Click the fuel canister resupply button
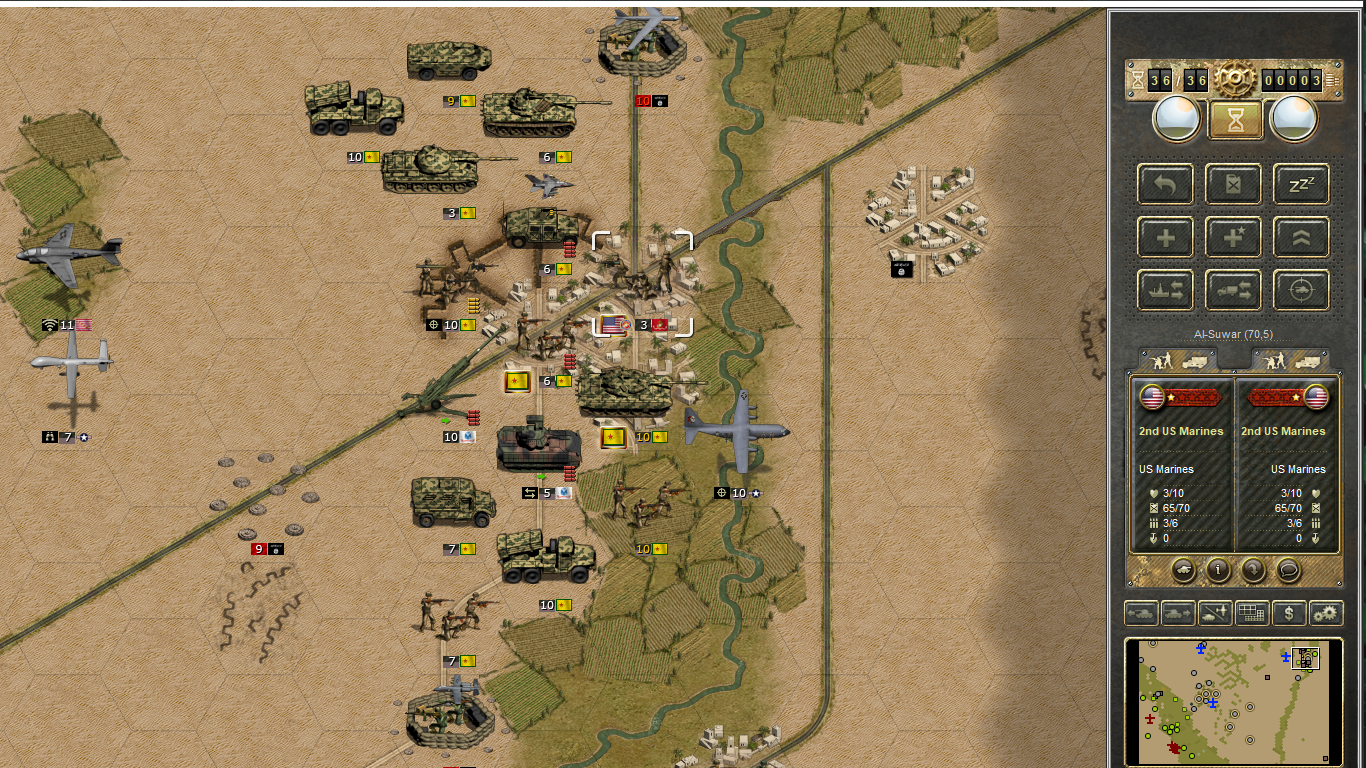1366x768 pixels. (1233, 184)
